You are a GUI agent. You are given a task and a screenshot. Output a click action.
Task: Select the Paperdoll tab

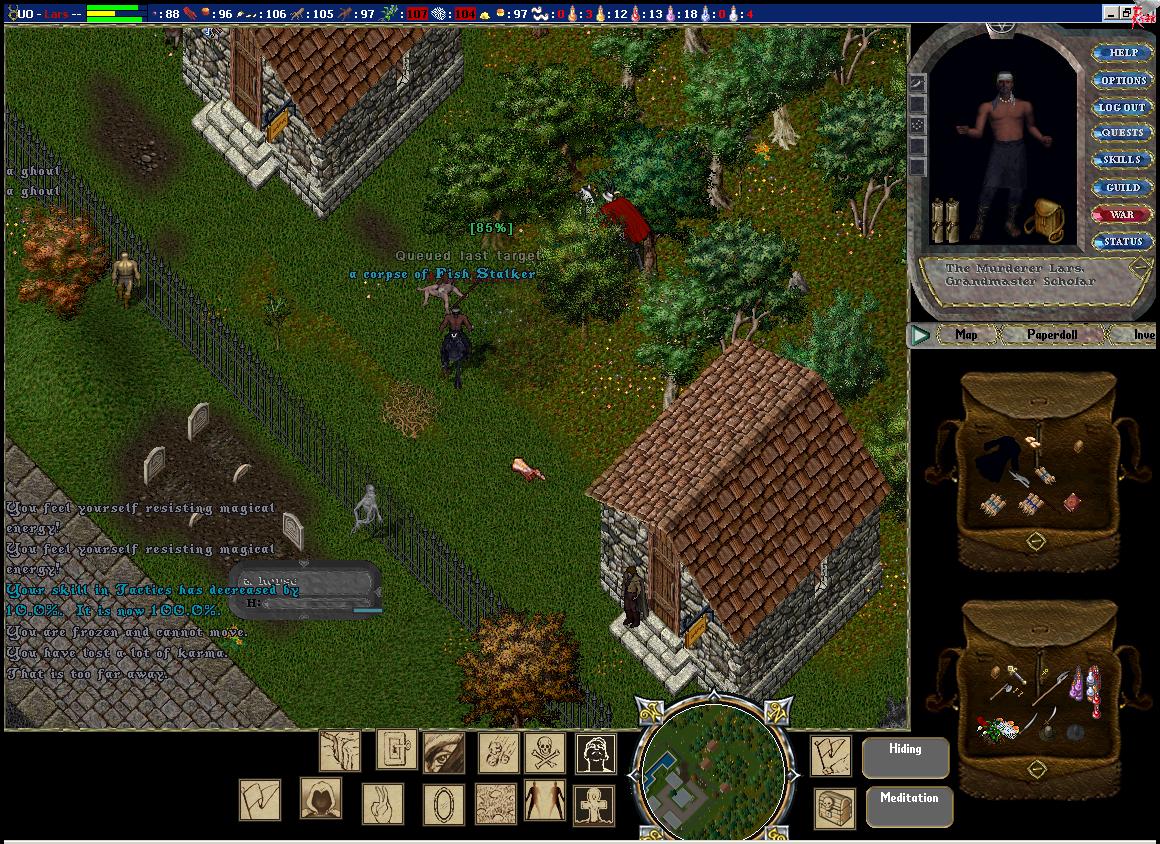coord(1052,335)
